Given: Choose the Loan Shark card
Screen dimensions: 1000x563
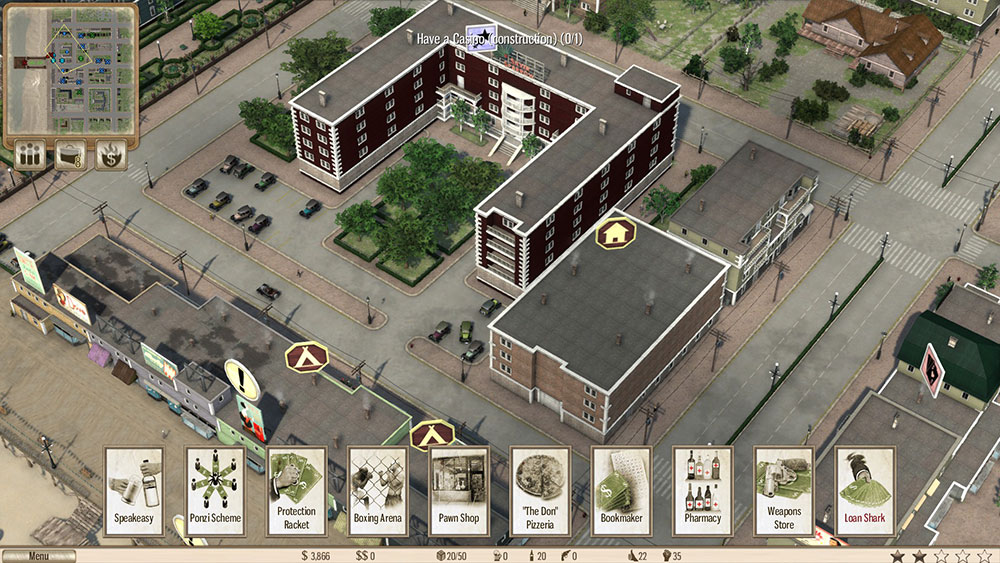Looking at the screenshot, I should [865, 491].
